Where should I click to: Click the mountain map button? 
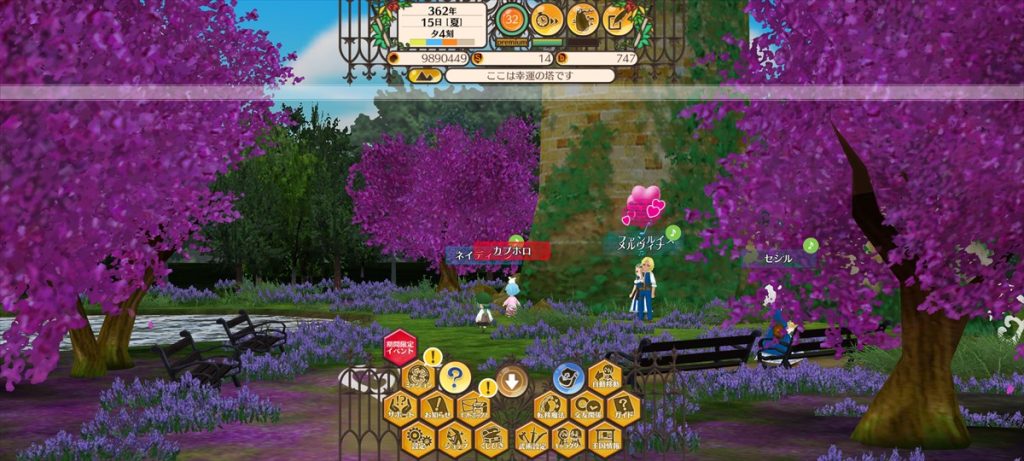425,76
